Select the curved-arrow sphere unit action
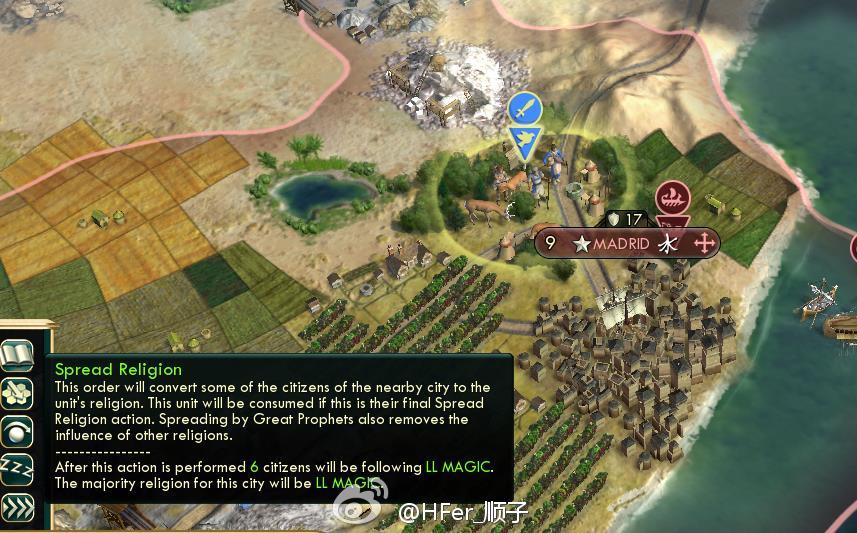Viewport: 857px width, 533px height. 17,430
